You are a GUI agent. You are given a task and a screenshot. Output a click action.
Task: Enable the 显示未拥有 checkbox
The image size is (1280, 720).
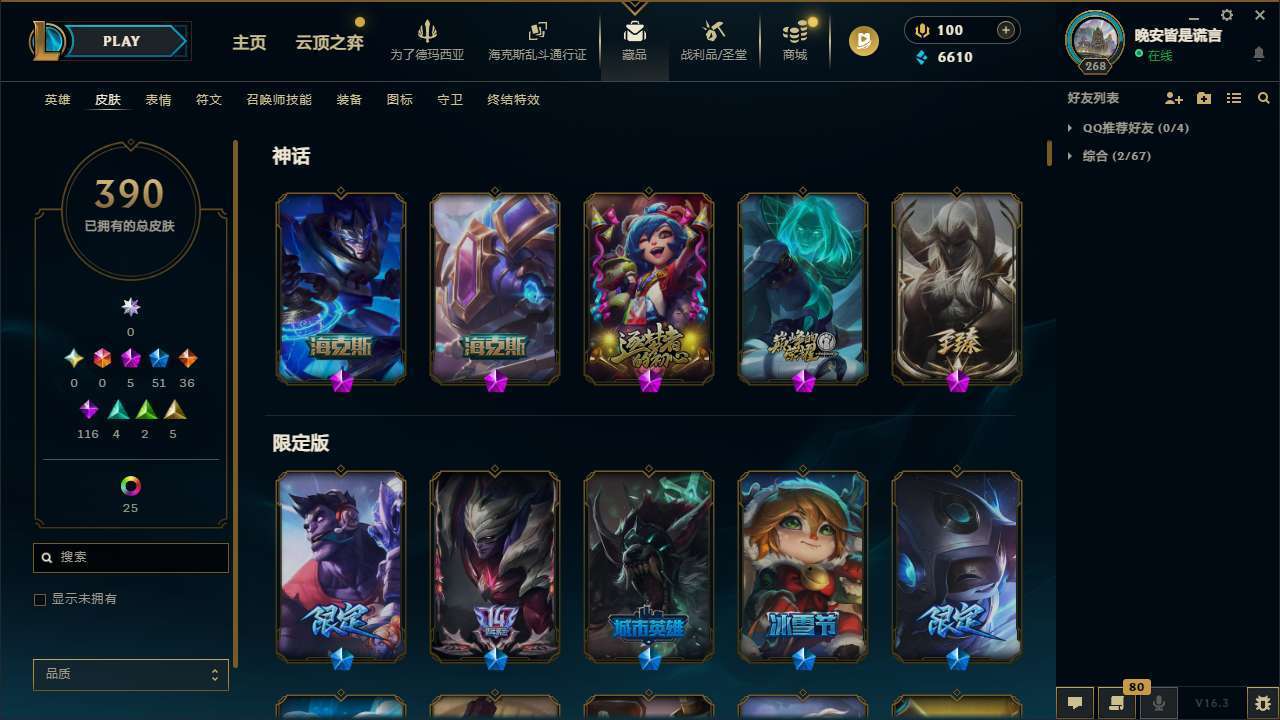tap(40, 599)
